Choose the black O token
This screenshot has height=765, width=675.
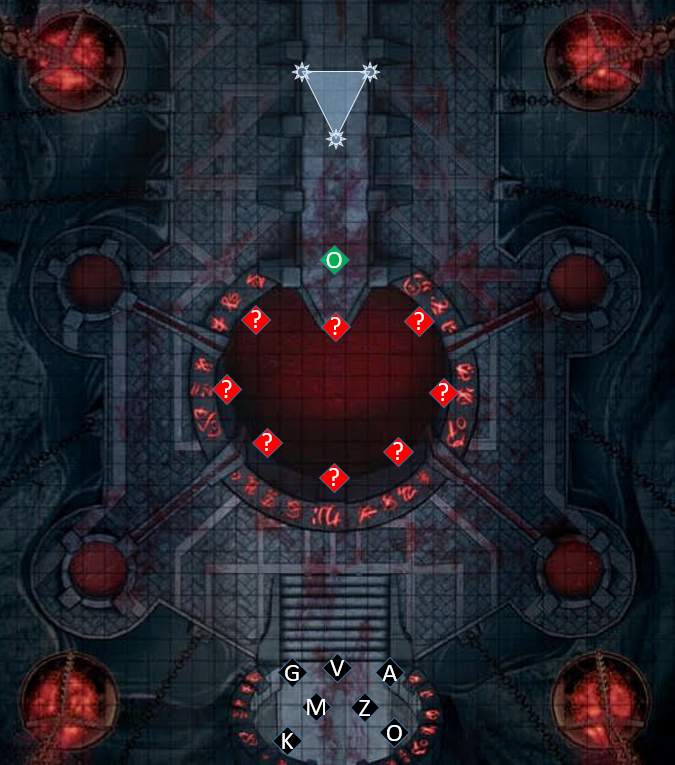tap(394, 733)
